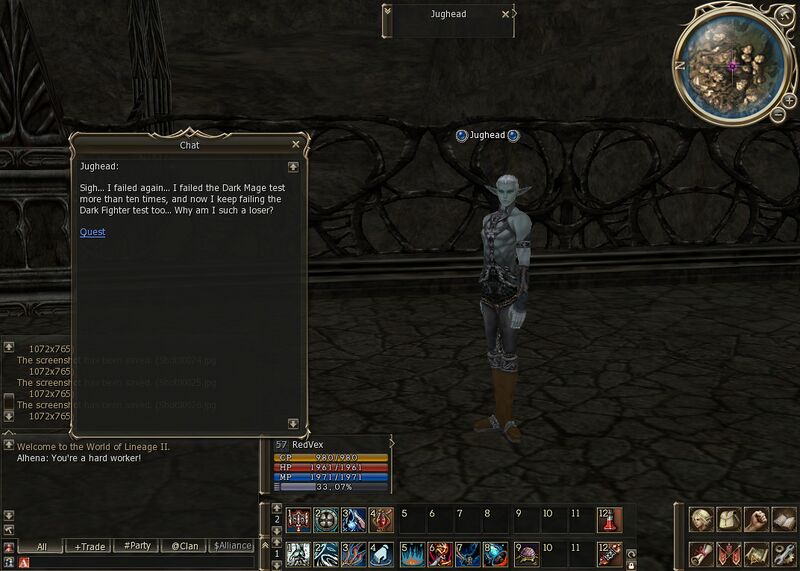Activate the red flask skill in slot 4
This screenshot has width=800, height=571.
click(383, 519)
